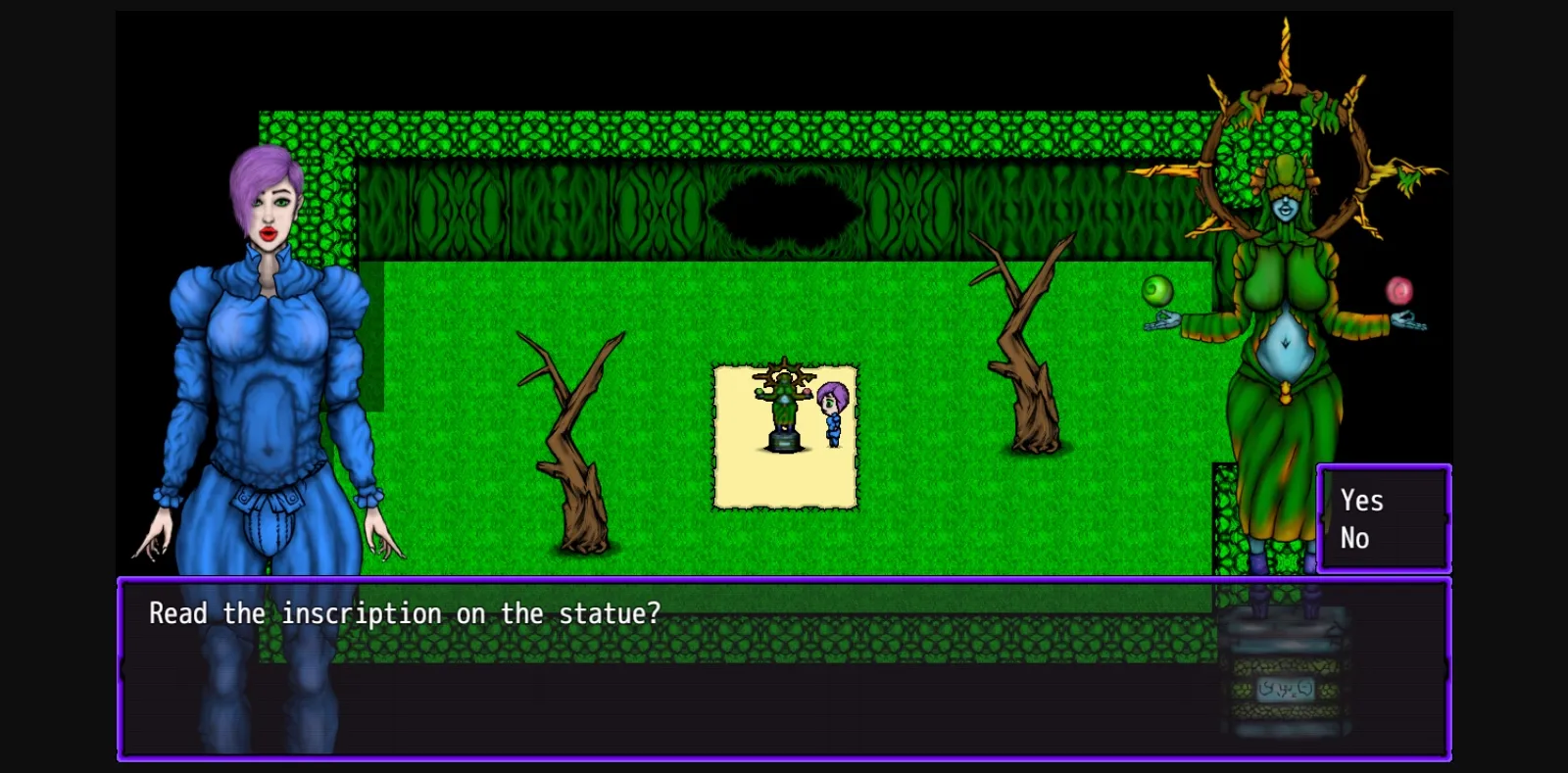Click the green orb held by the large goddess painting

click(x=1156, y=290)
